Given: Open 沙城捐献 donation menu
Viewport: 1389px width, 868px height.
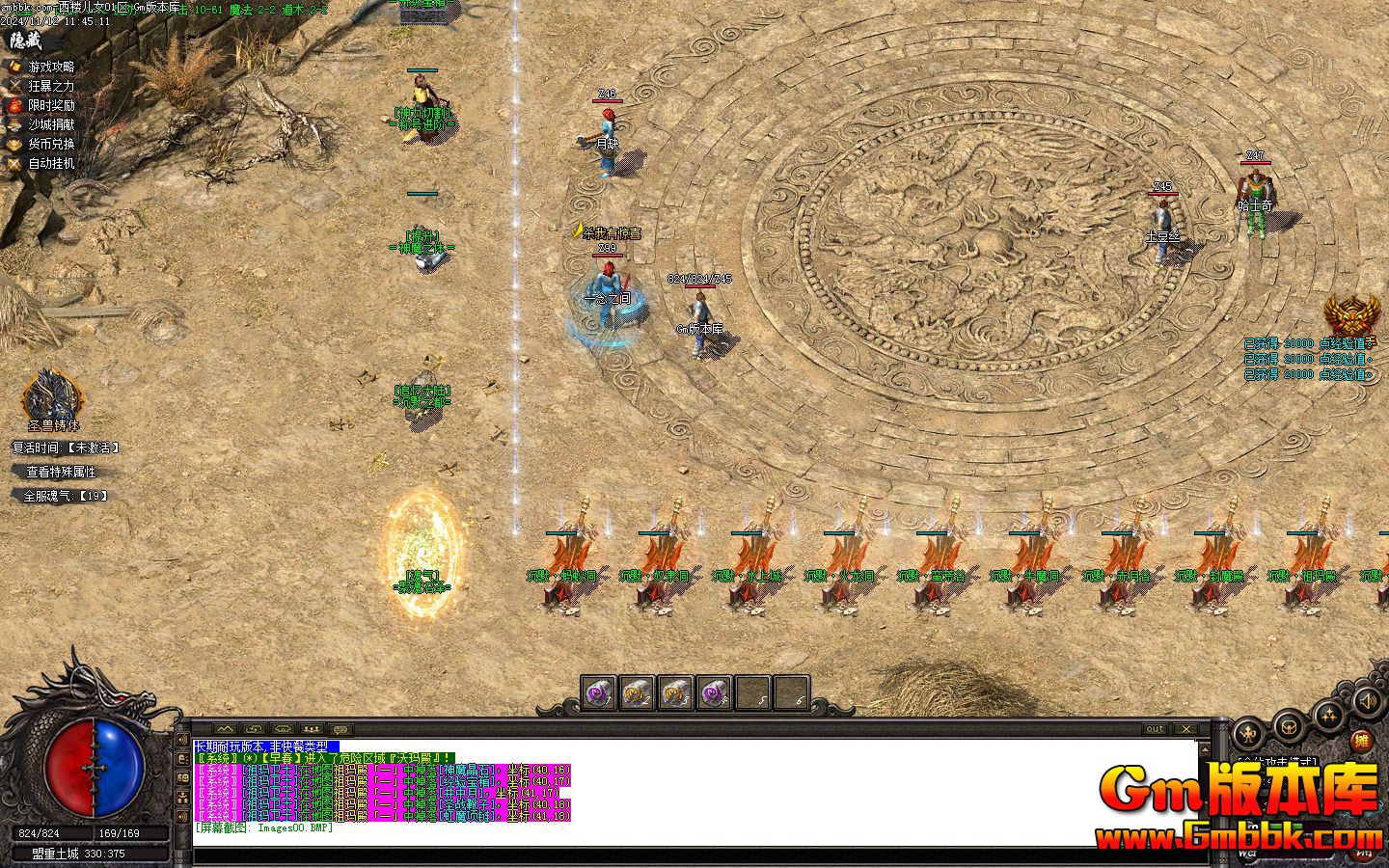Looking at the screenshot, I should (x=50, y=124).
